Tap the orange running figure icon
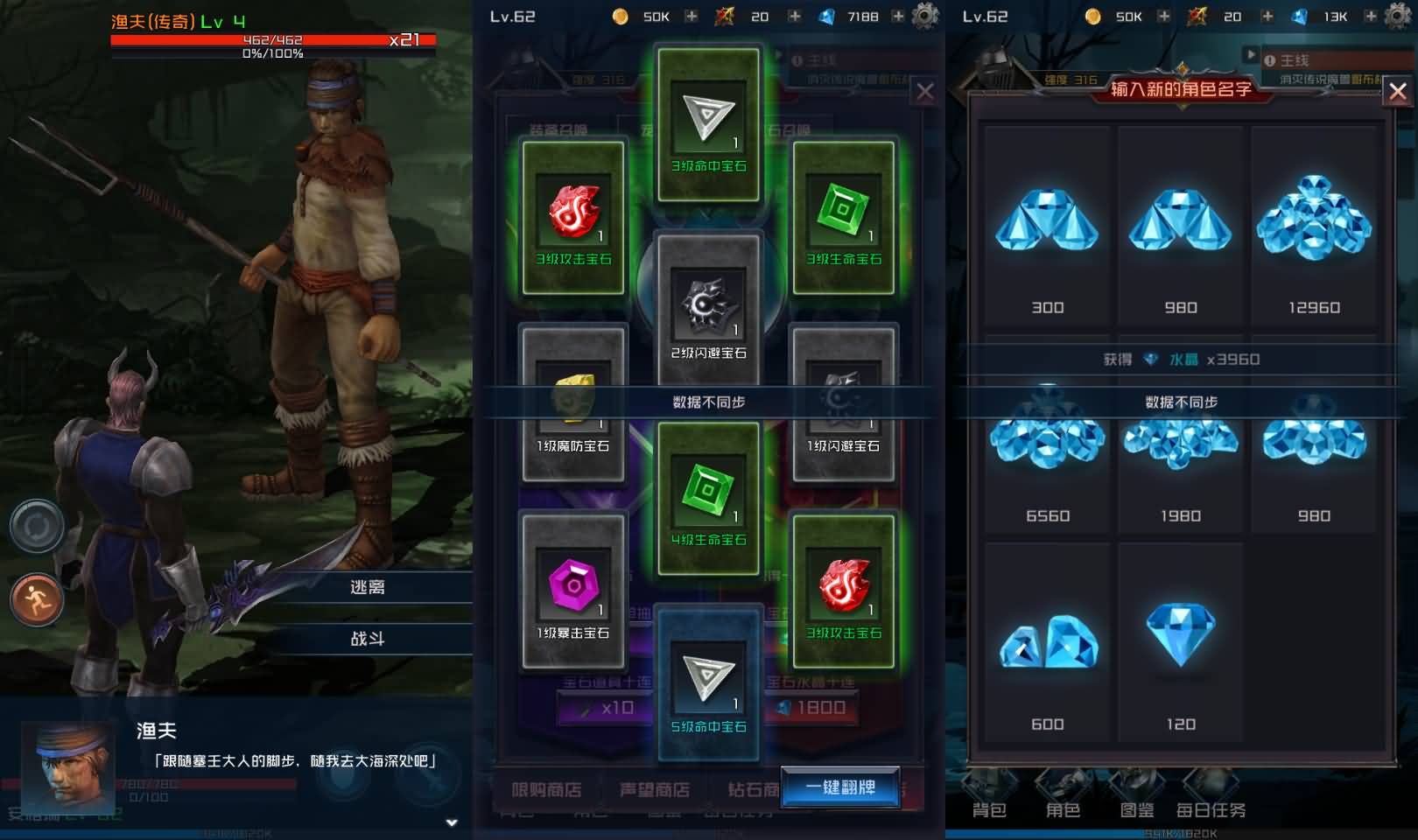 tap(37, 599)
